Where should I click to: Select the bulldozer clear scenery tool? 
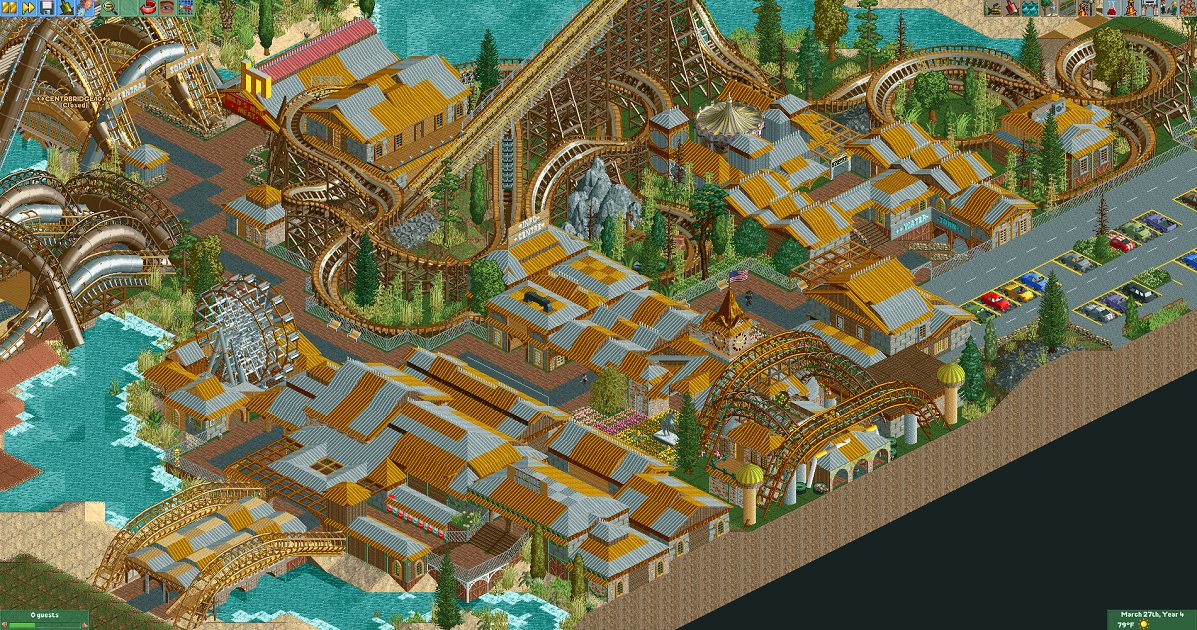coord(993,8)
